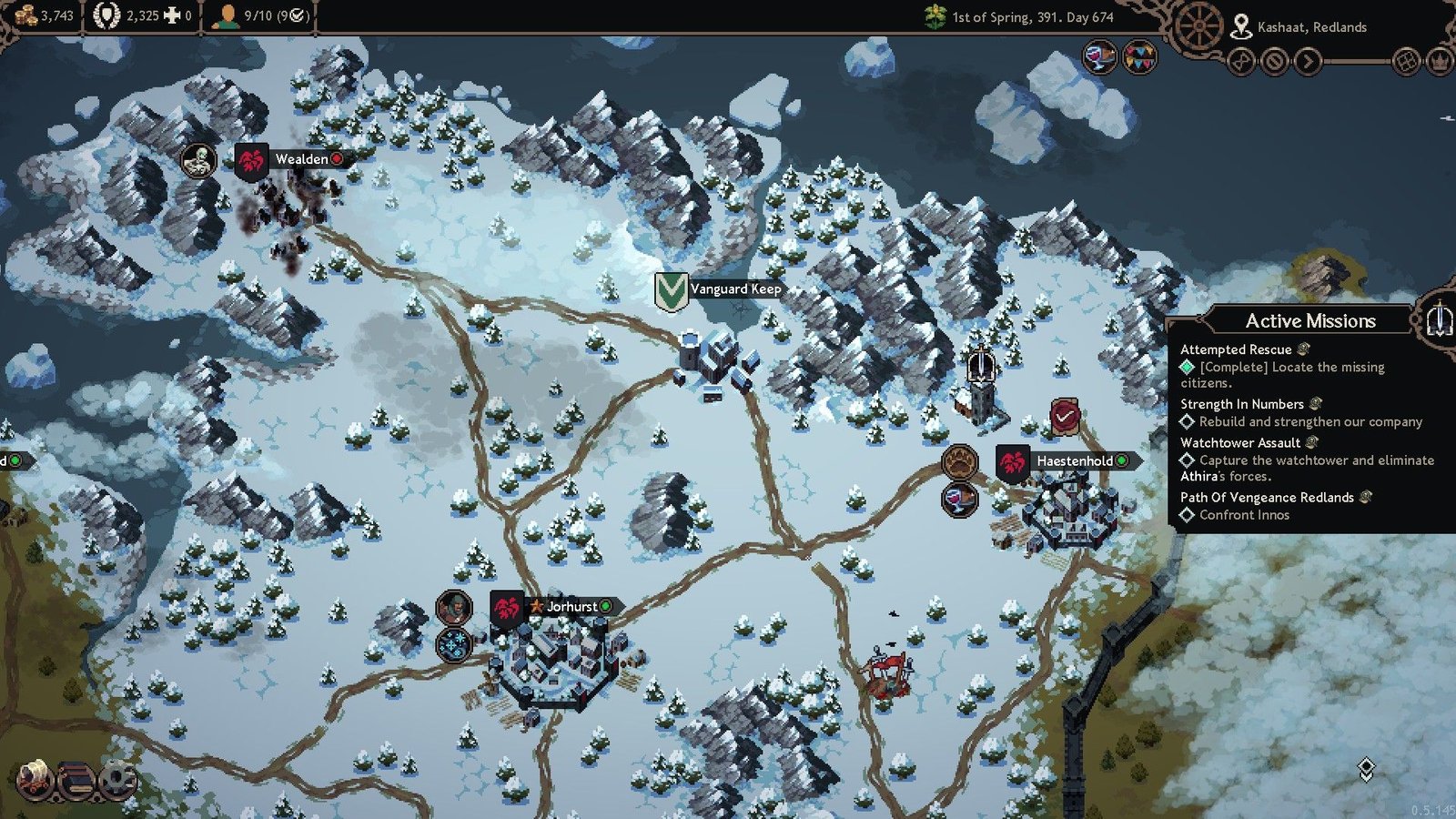Select the wine and food status icon
1456x819 pixels.
1100,56
